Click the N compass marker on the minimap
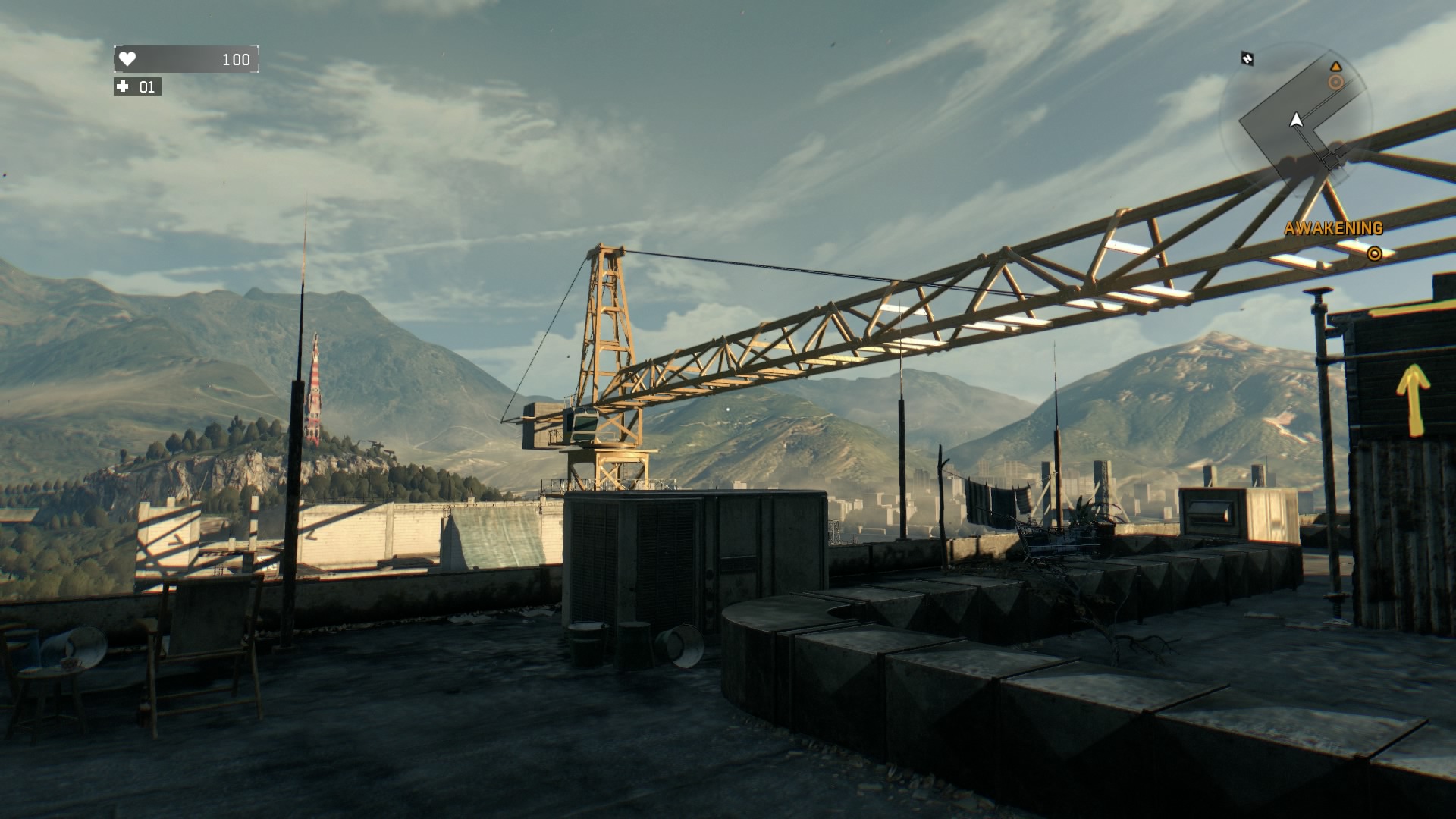The image size is (1456, 819). click(1247, 59)
